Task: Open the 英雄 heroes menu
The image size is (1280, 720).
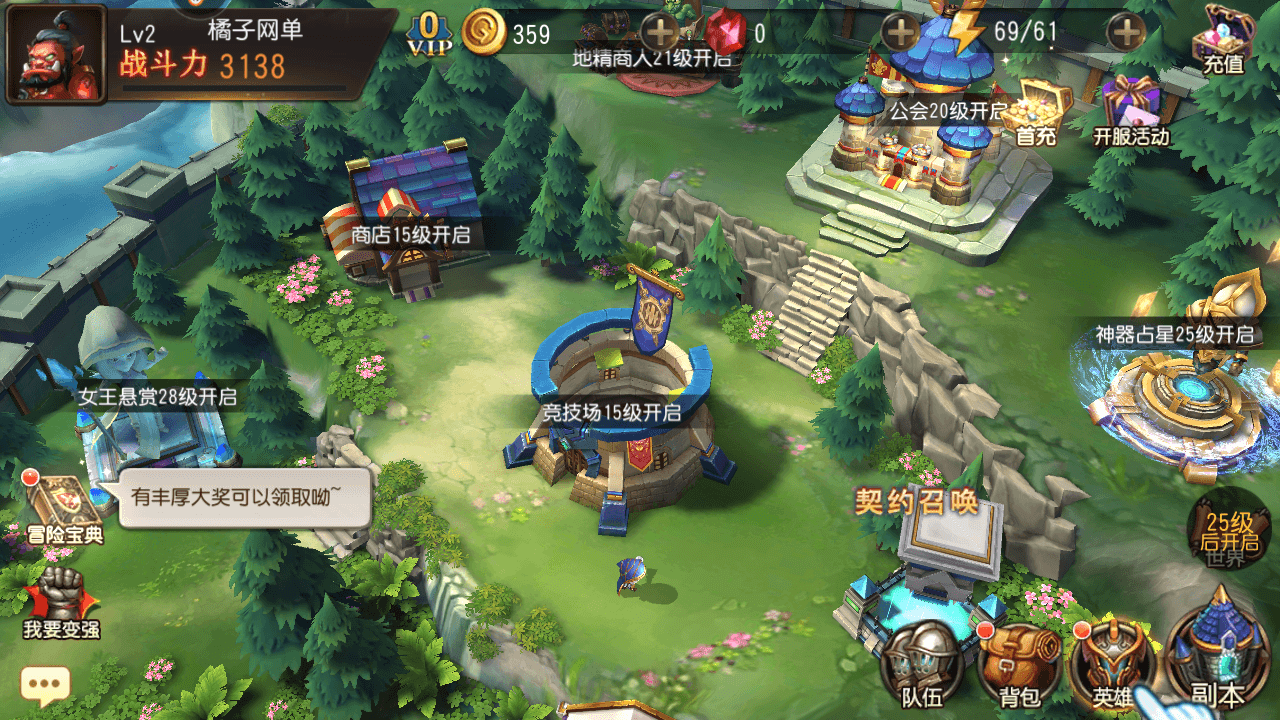Action: (1110, 664)
